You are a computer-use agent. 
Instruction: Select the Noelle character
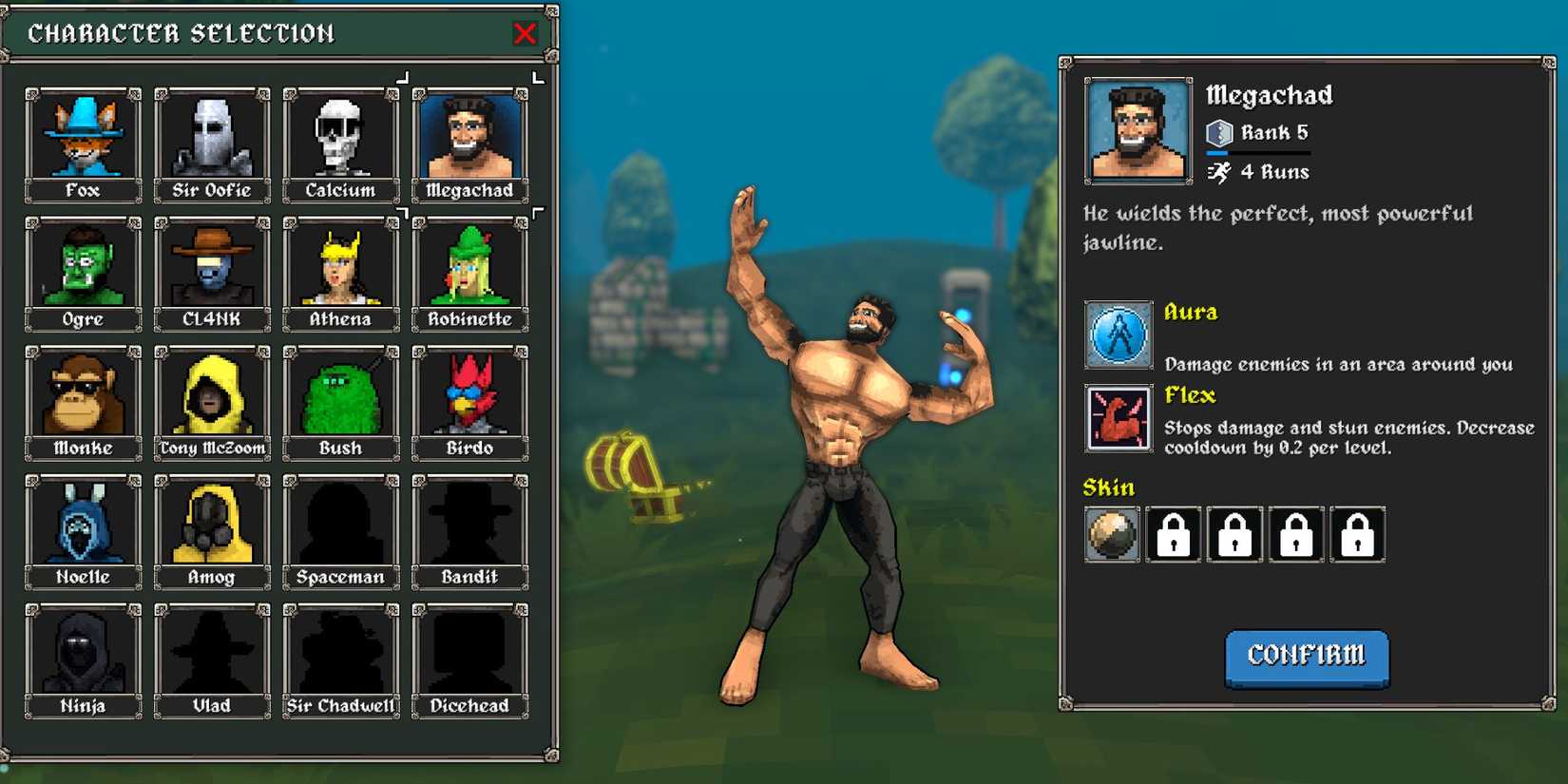(83, 525)
